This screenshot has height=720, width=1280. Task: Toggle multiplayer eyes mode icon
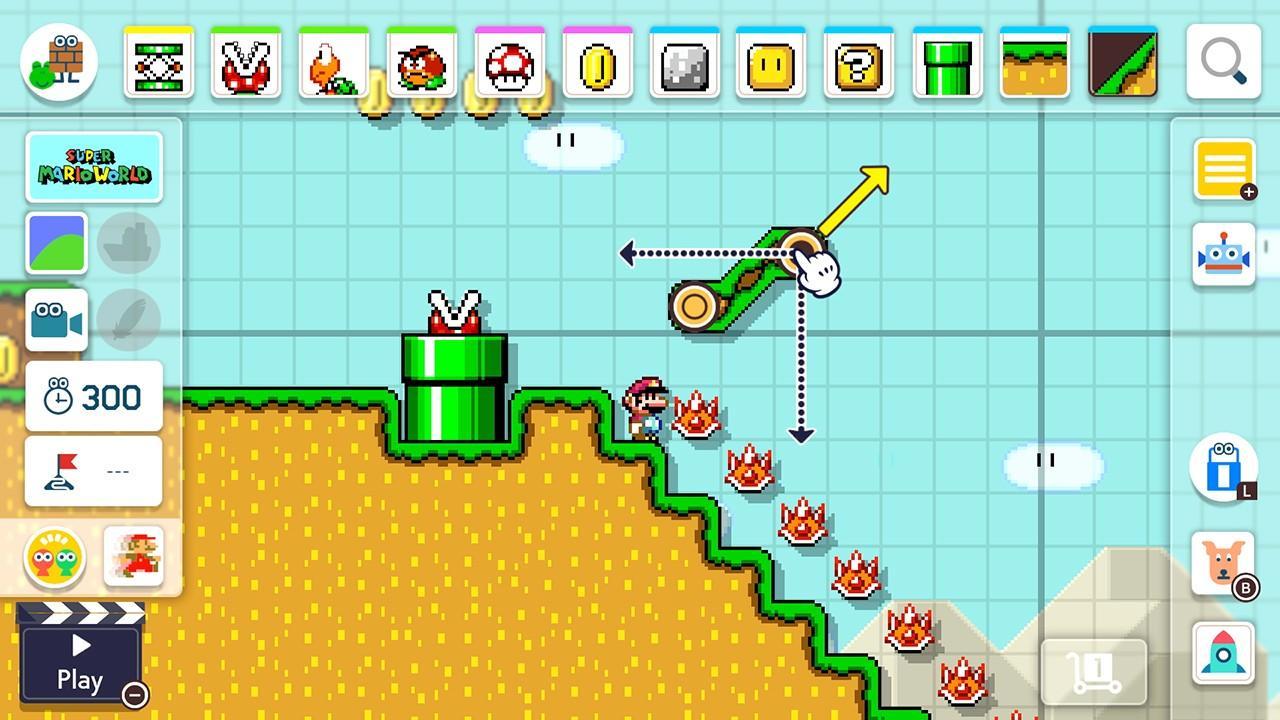click(57, 557)
